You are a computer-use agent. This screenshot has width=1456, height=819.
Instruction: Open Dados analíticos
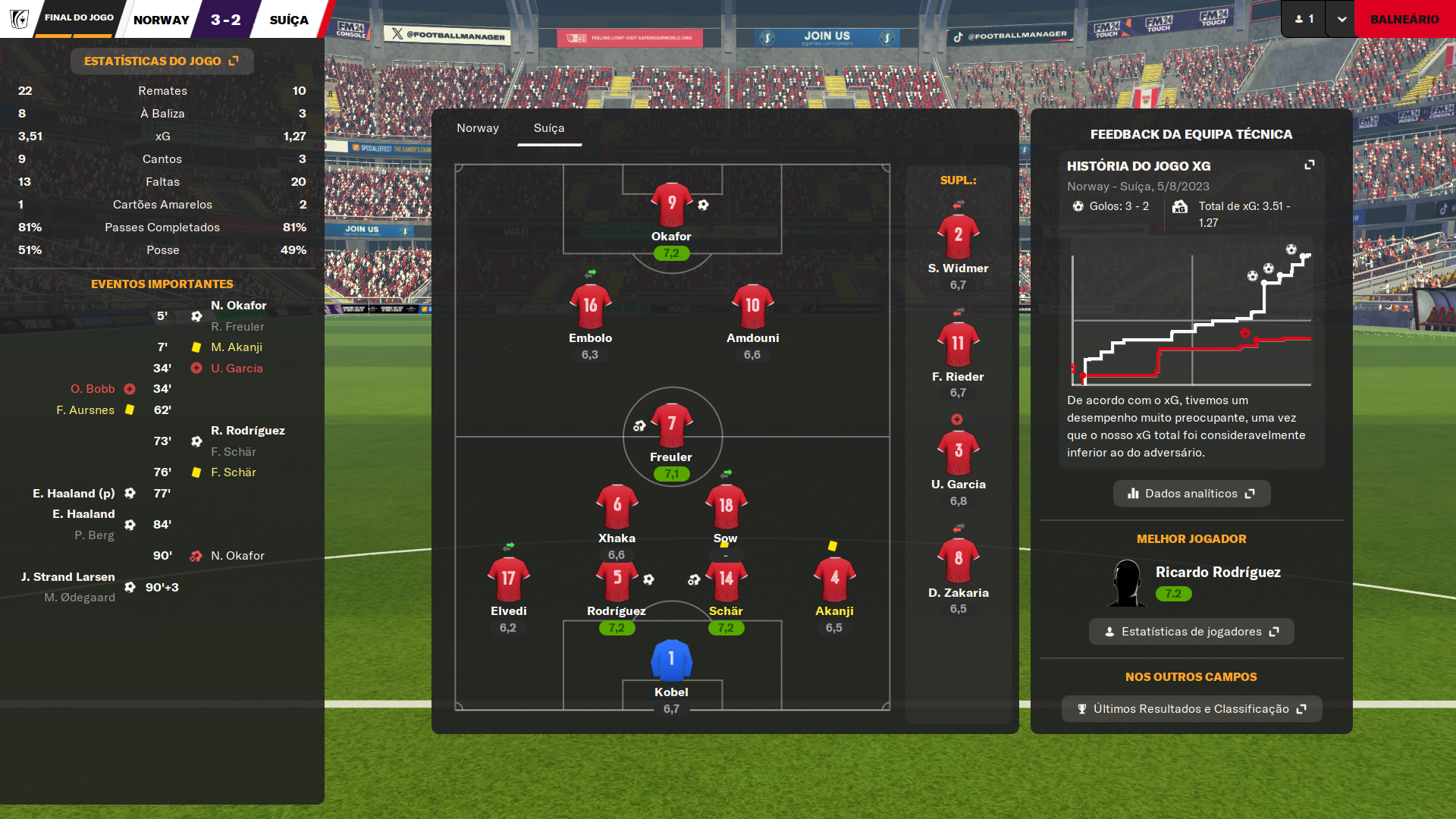pyautogui.click(x=1191, y=494)
